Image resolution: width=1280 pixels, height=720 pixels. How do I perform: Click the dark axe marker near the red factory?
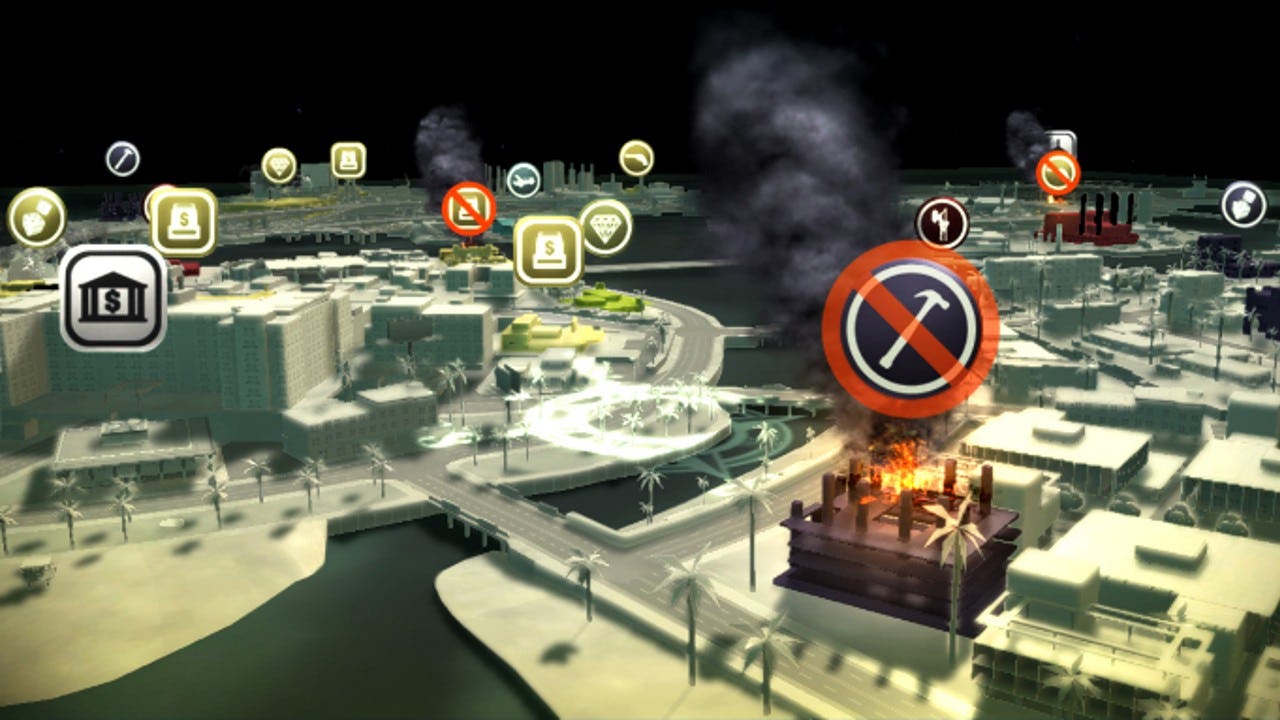point(942,221)
